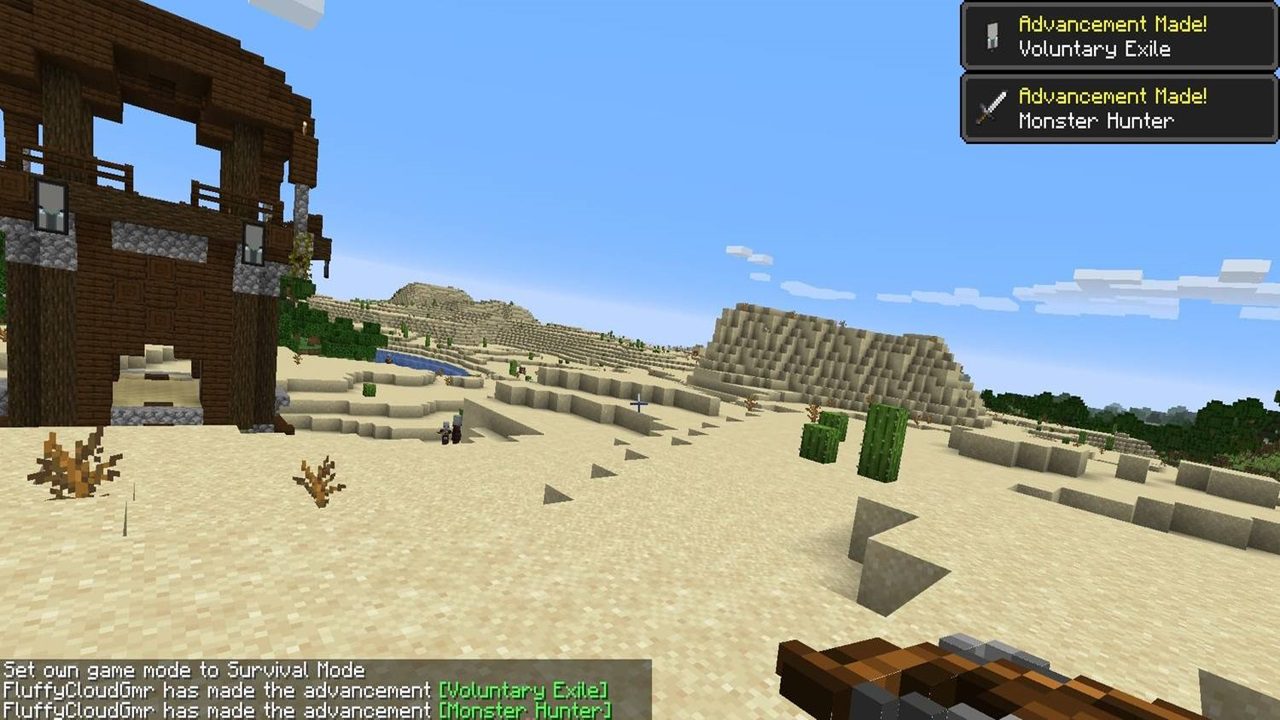Select the green [Monster Hunter] chat link
1280x720 pixels.
coord(525,710)
